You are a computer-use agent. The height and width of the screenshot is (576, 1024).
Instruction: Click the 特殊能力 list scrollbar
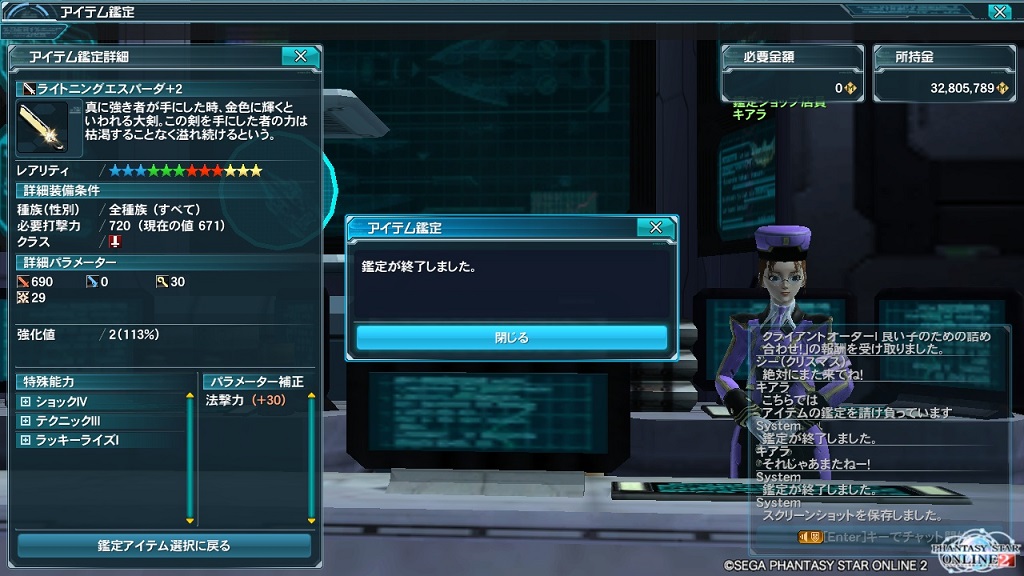coord(190,458)
